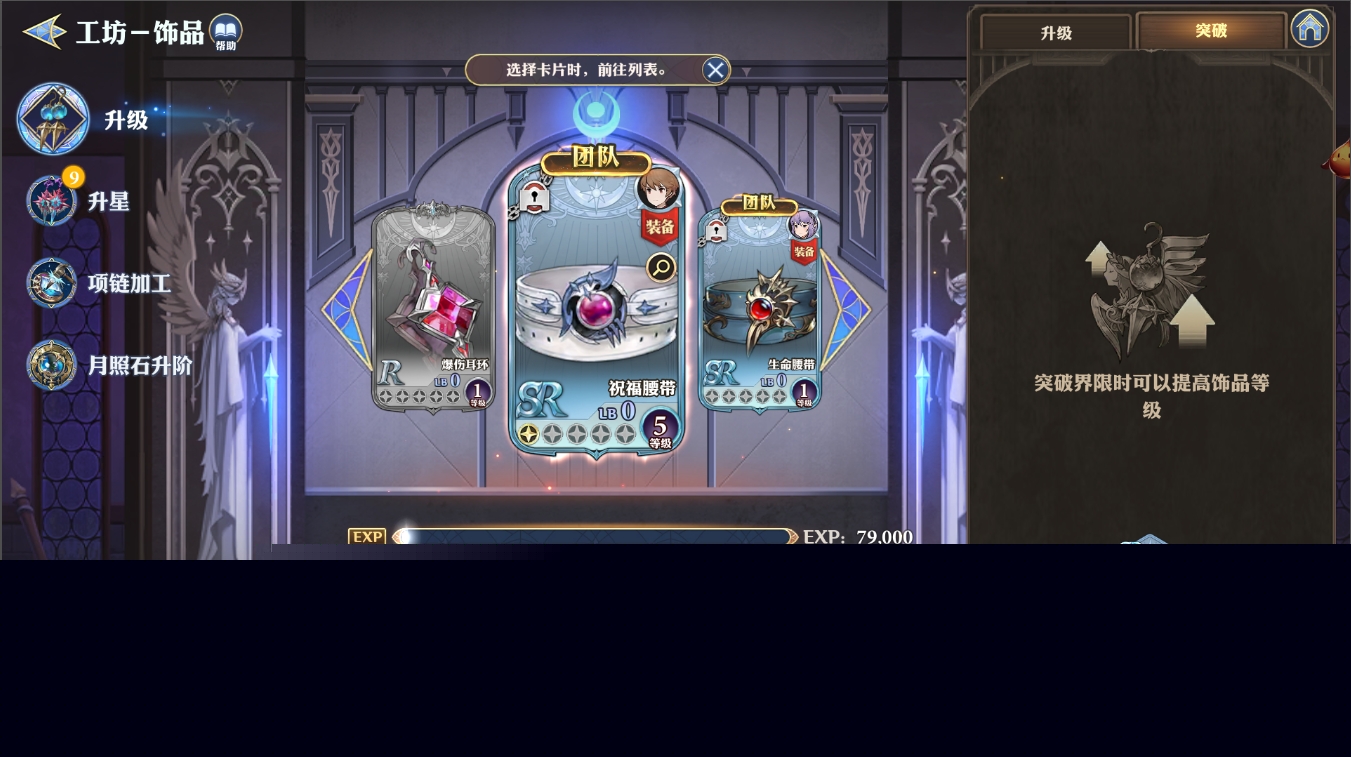Return home with house icon
1351x757 pixels.
(x=1309, y=28)
